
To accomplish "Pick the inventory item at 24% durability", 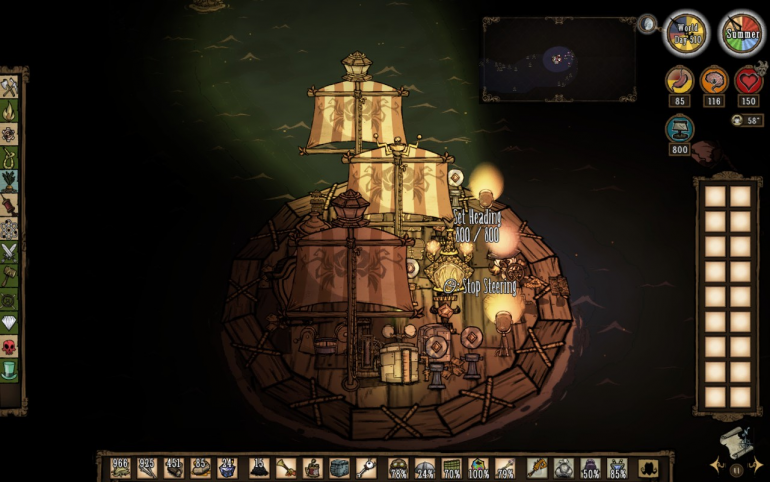I will 425,467.
